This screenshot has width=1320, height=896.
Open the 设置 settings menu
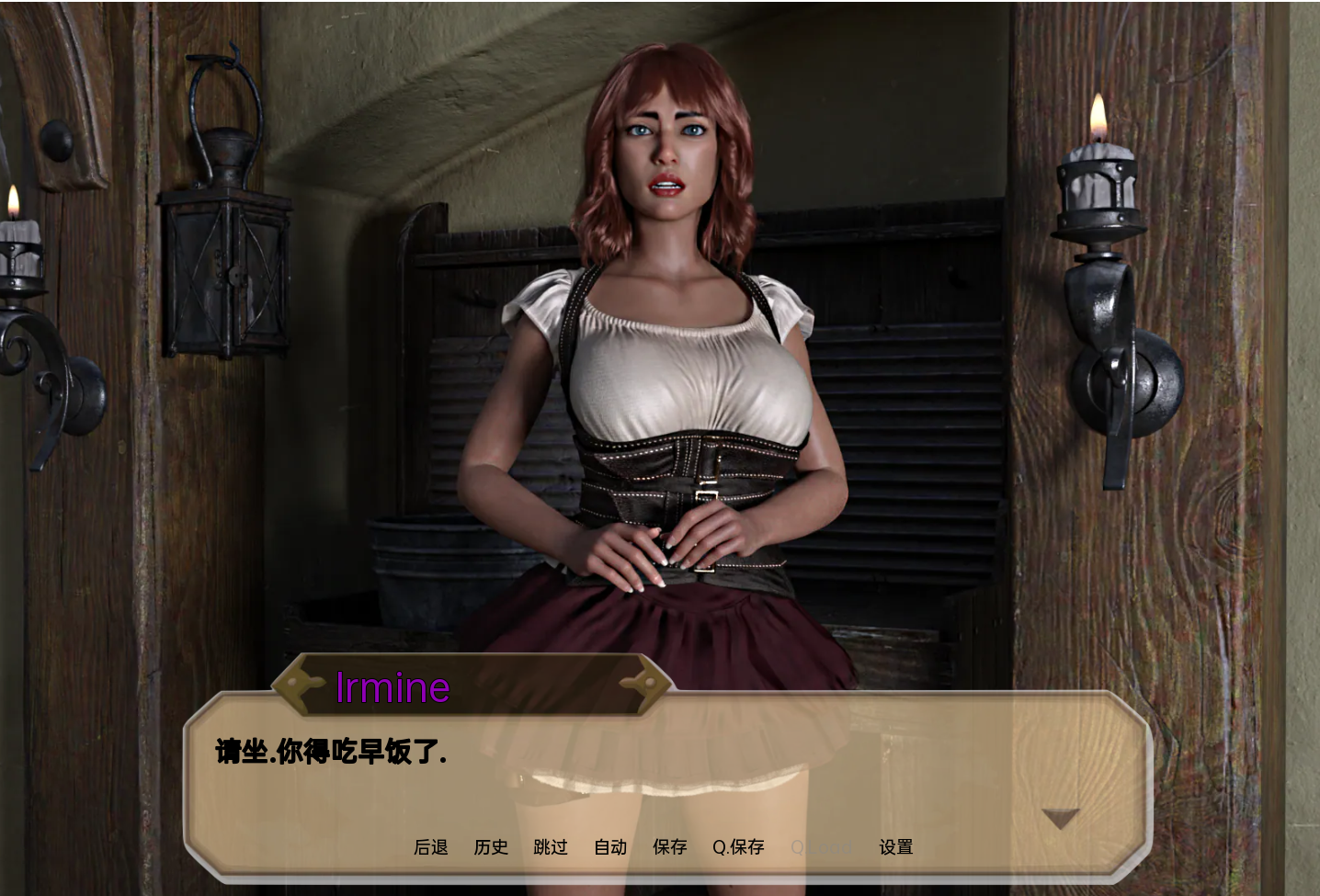895,847
